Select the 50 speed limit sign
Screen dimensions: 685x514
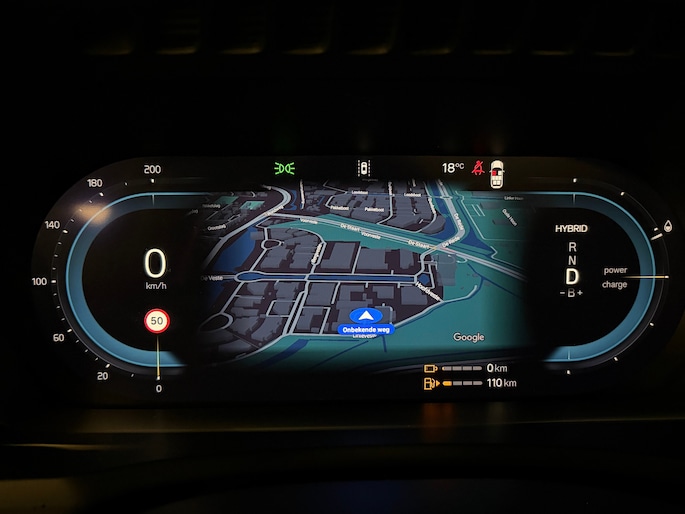pos(157,322)
